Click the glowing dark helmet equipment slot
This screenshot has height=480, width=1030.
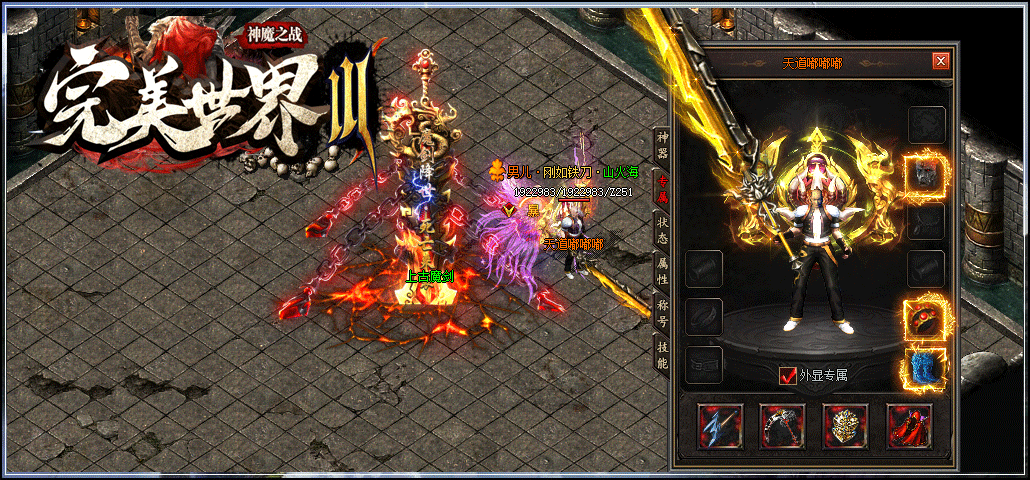925,173
